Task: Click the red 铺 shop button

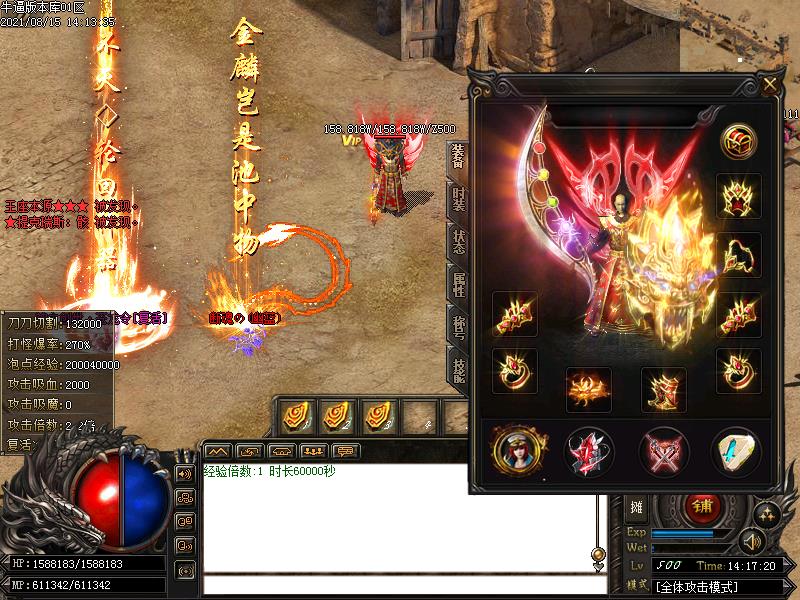Action: click(702, 506)
